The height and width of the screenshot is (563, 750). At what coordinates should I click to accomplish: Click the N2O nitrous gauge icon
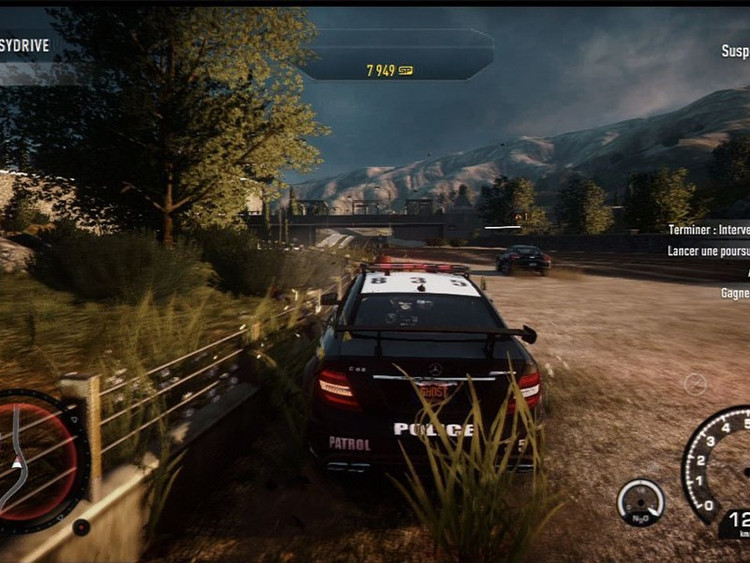(x=641, y=502)
